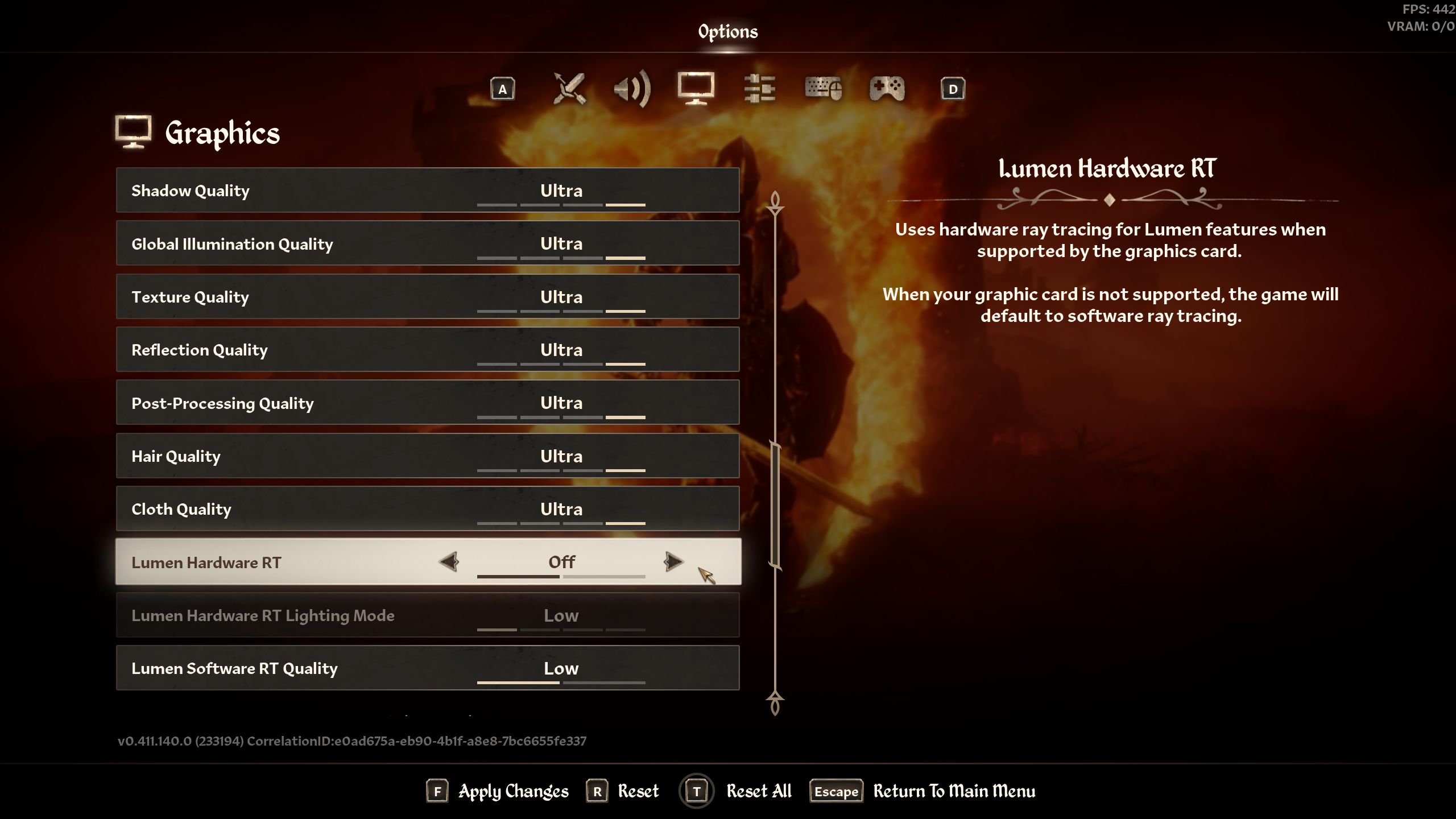This screenshot has height=819, width=1456.
Task: Click the settings list scrollbar handle
Action: (x=775, y=505)
